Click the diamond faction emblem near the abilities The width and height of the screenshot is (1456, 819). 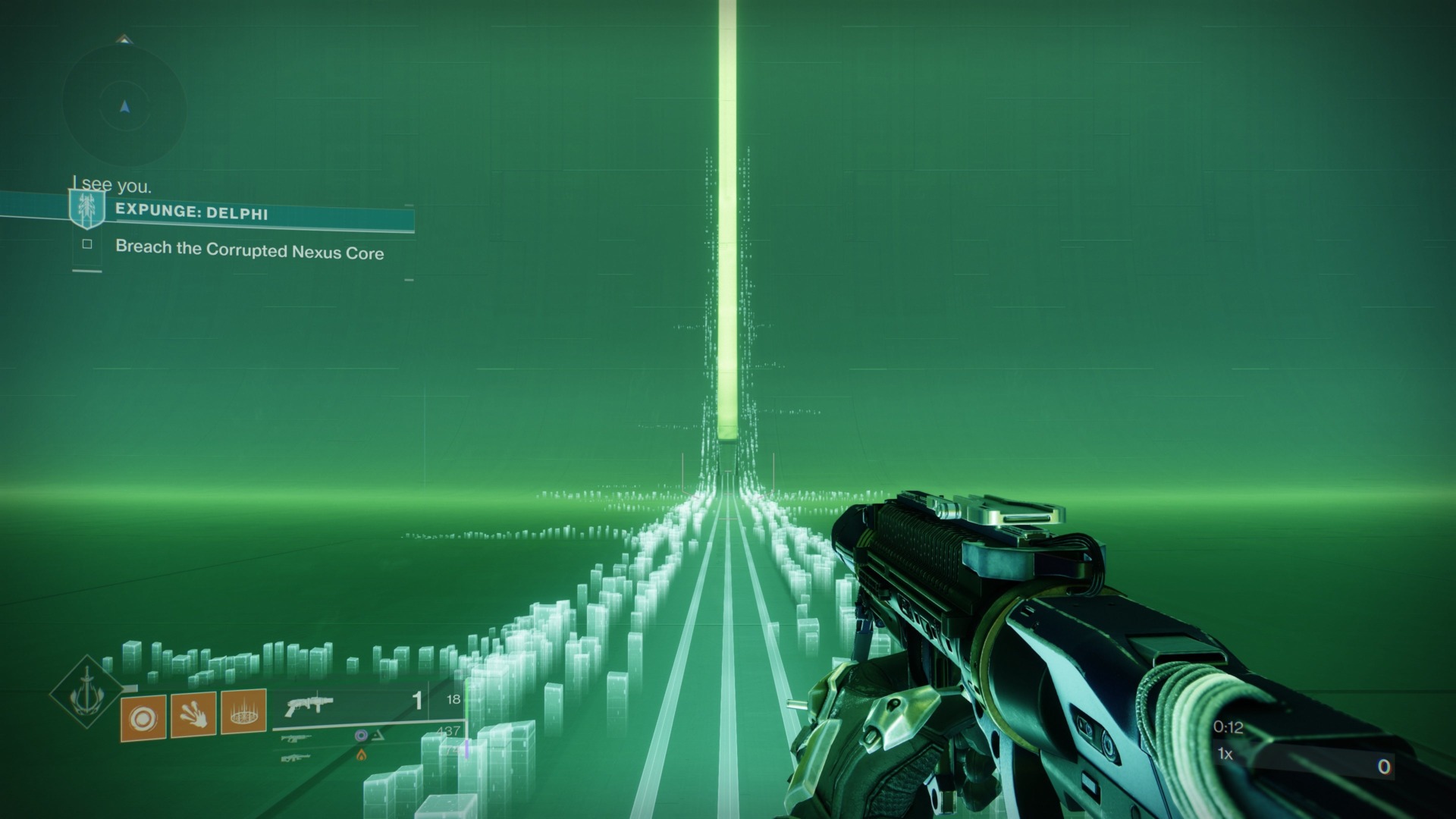click(x=87, y=697)
